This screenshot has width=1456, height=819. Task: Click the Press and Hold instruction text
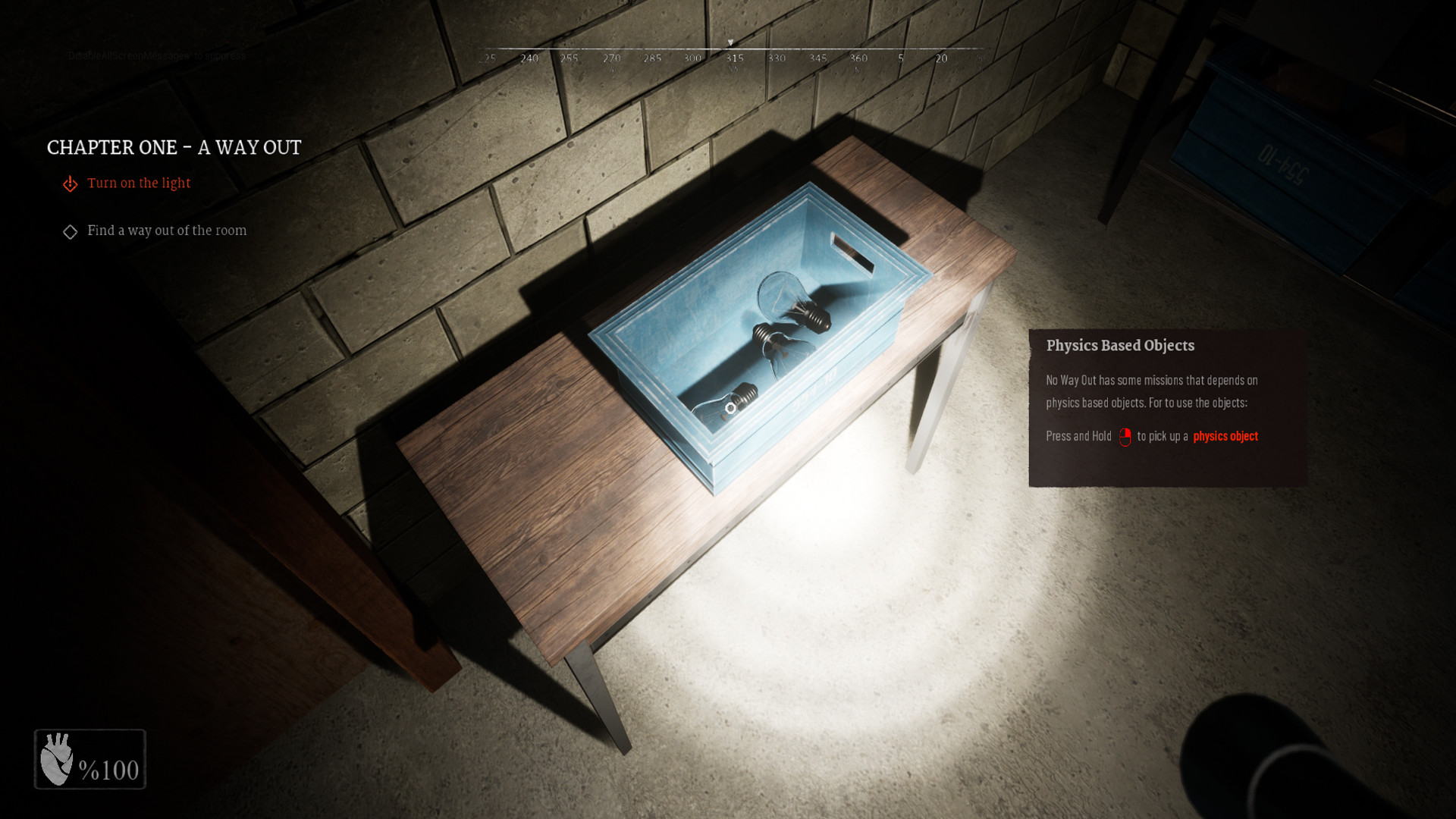1078,436
